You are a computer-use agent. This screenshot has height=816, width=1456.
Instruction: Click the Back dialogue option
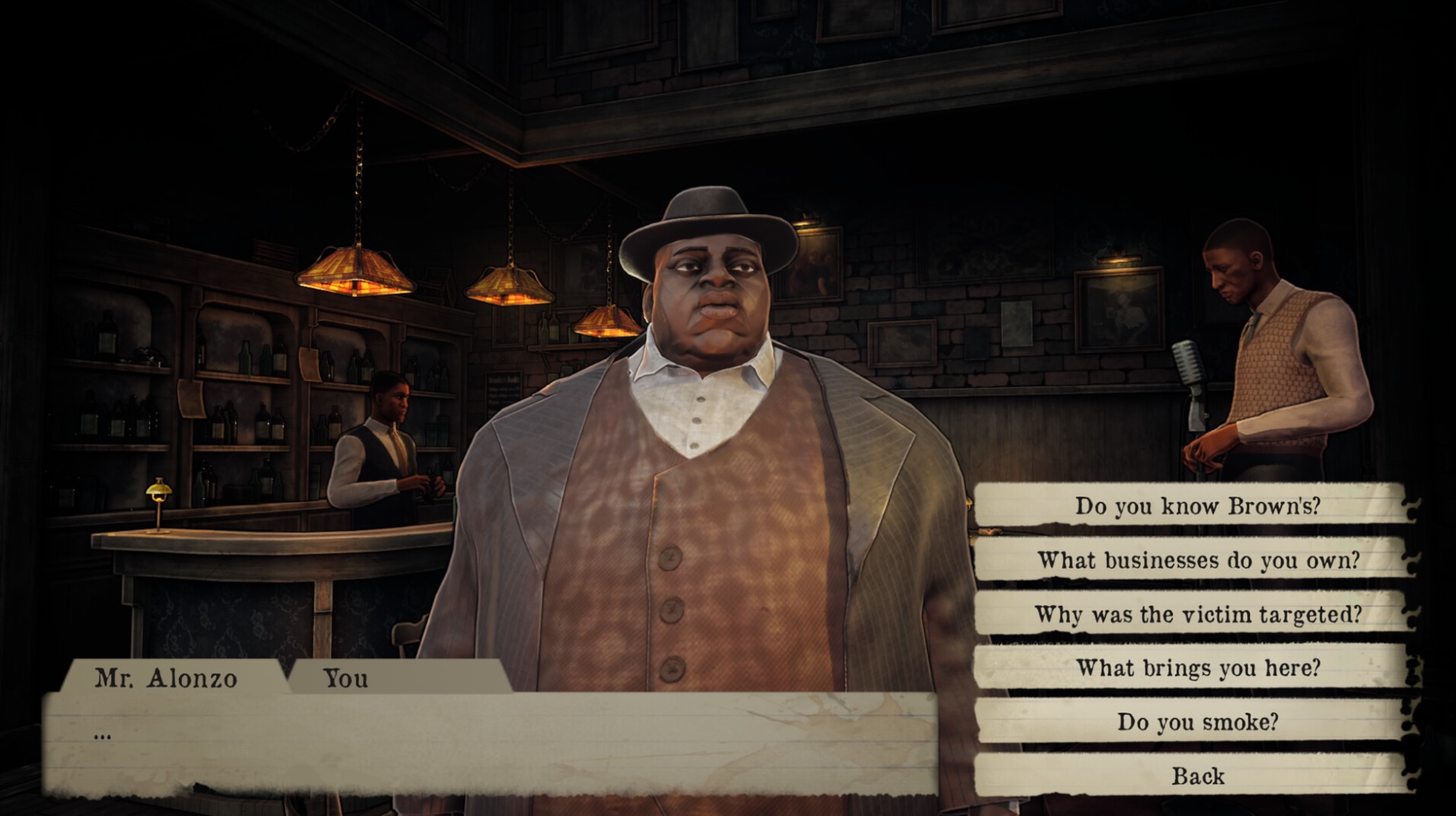coord(1196,776)
